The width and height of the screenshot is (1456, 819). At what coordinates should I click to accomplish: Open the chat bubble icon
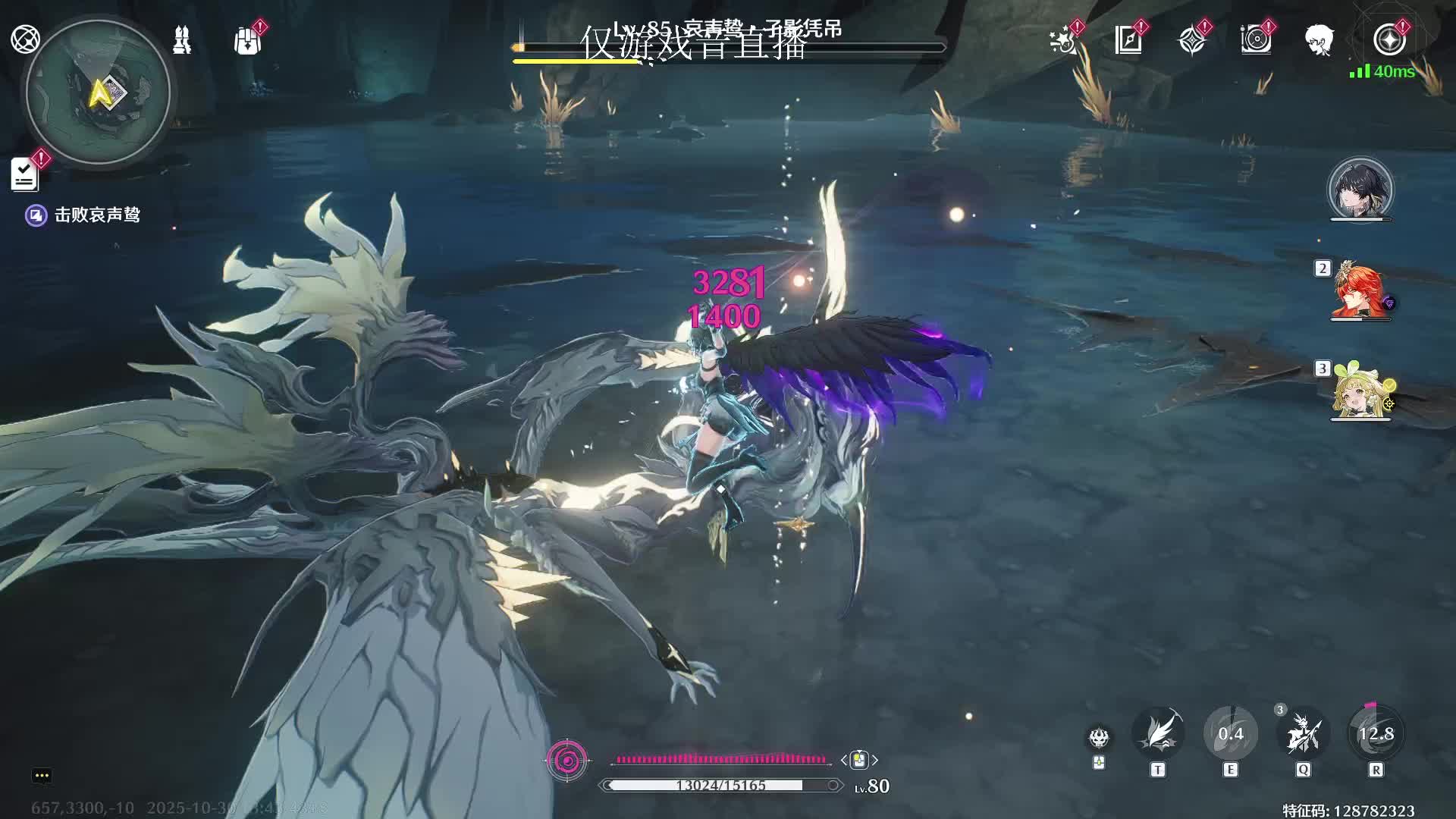pos(42,775)
